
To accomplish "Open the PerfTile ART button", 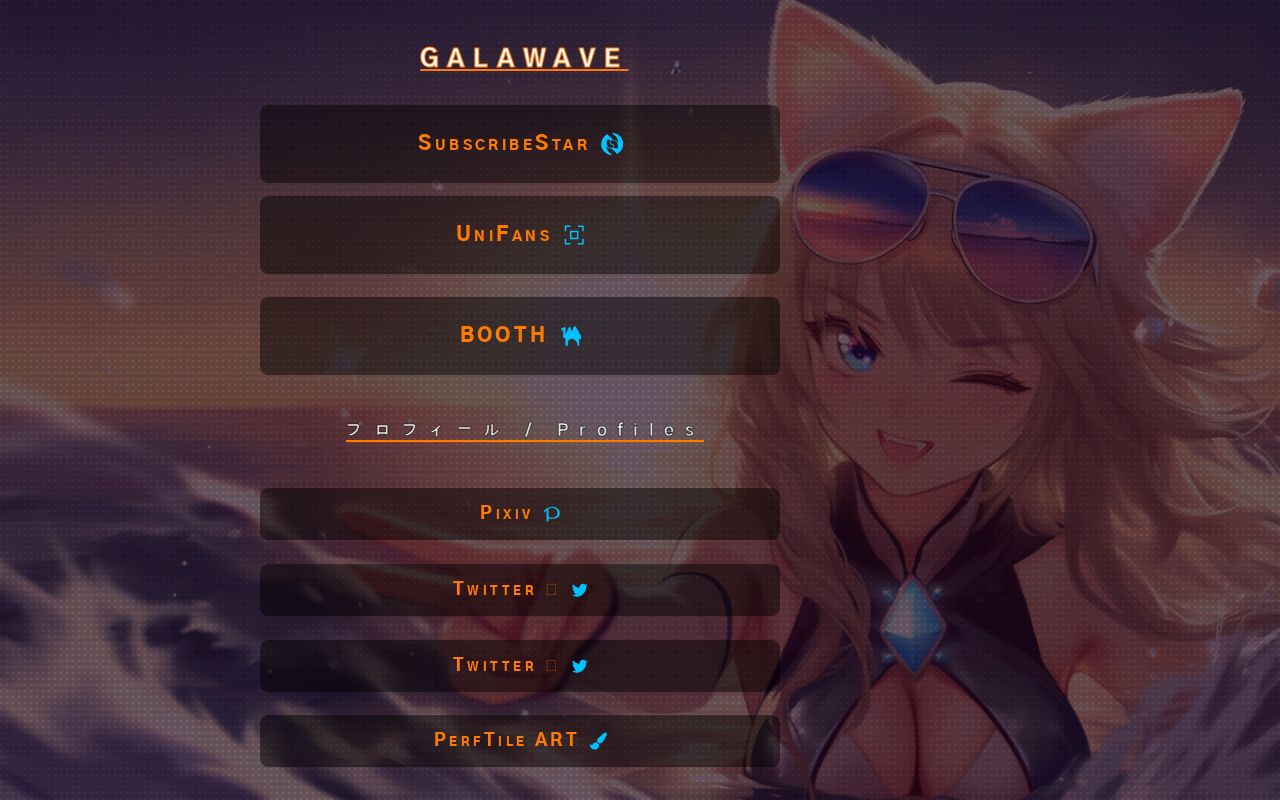I will tap(520, 740).
